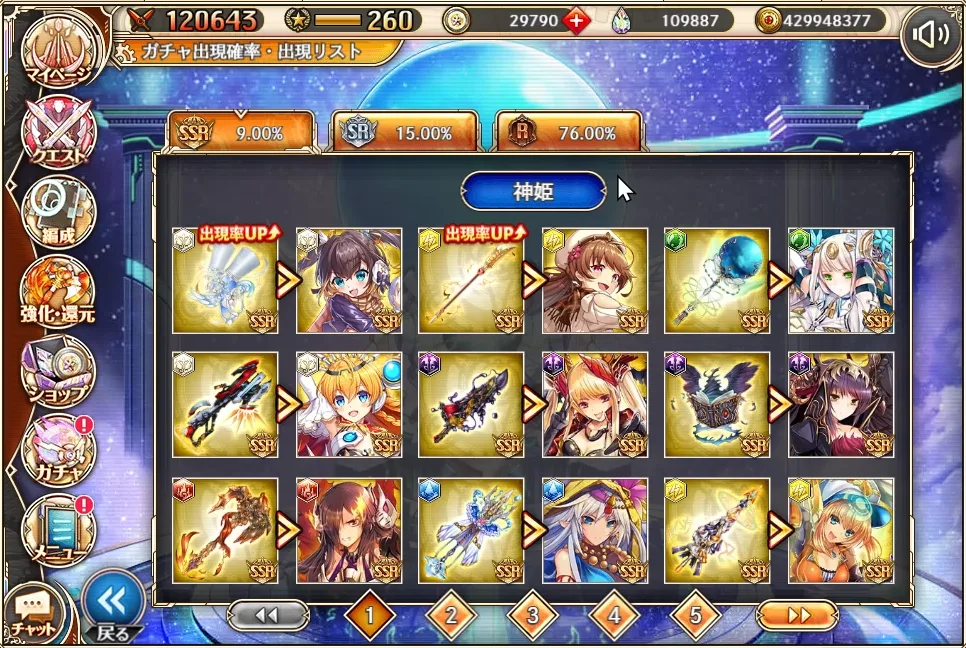Go back with the double left arrow button
The width and height of the screenshot is (966, 648).
click(266, 615)
